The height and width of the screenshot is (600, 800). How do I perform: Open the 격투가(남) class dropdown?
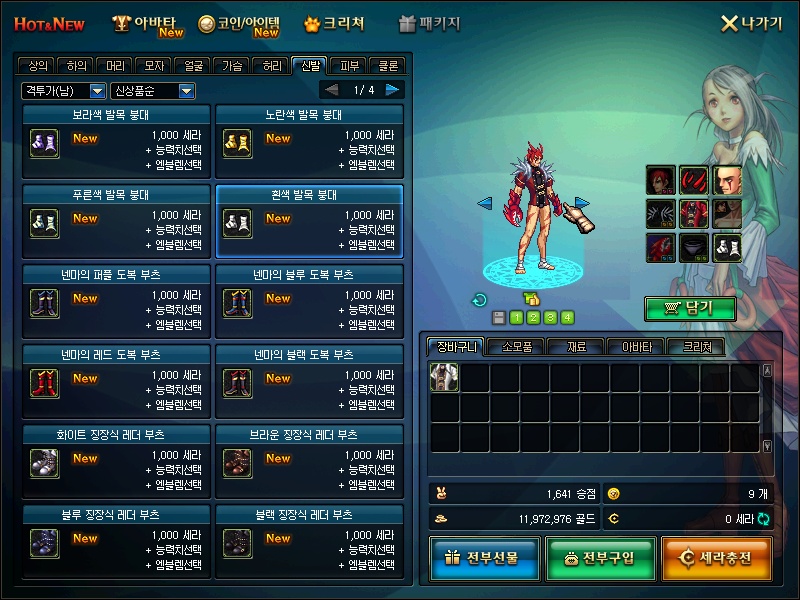63,91
